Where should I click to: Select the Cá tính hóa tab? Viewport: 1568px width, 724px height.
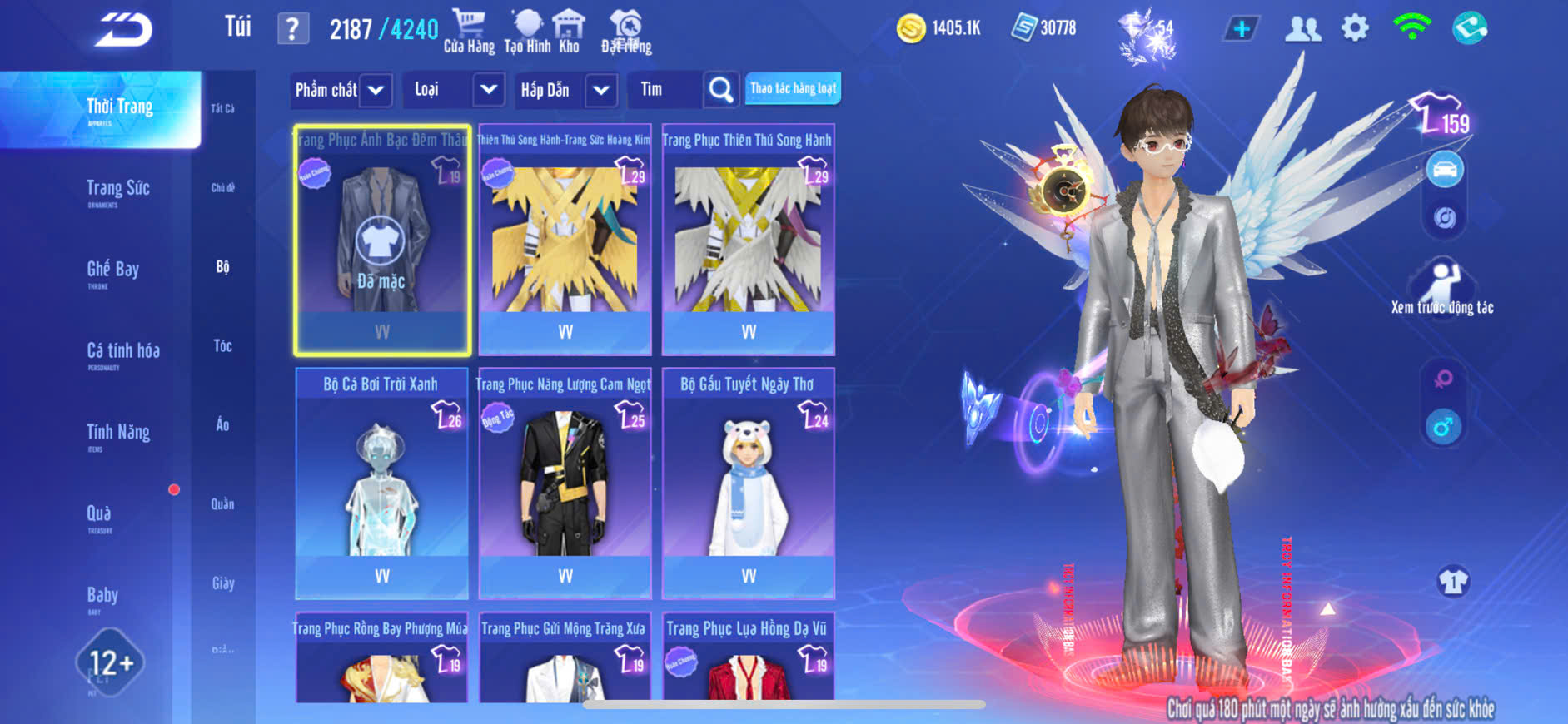click(123, 351)
